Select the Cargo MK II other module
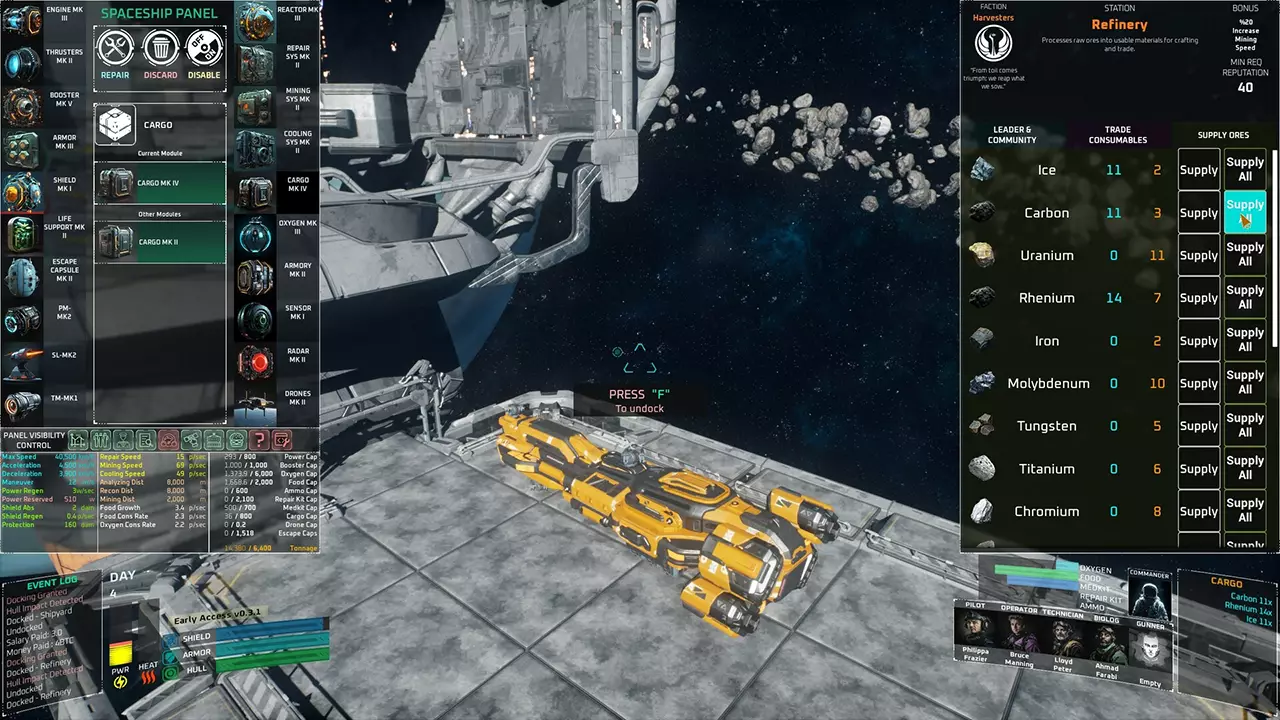Viewport: 1280px width, 720px height. tap(159, 242)
